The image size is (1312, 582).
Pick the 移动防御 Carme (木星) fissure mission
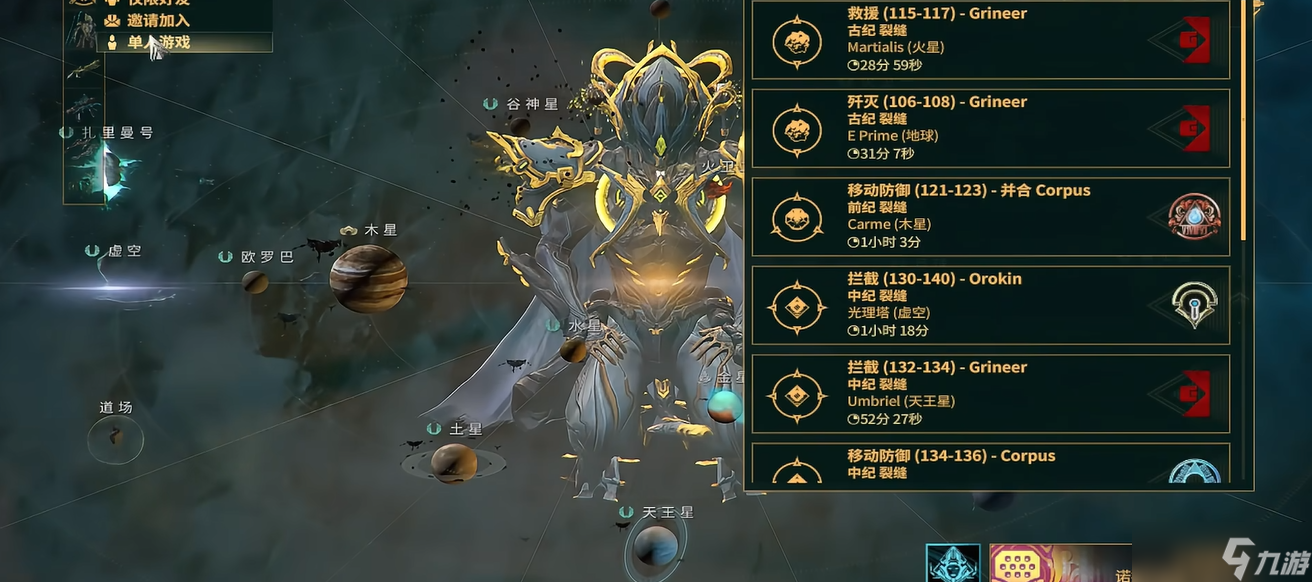click(989, 217)
